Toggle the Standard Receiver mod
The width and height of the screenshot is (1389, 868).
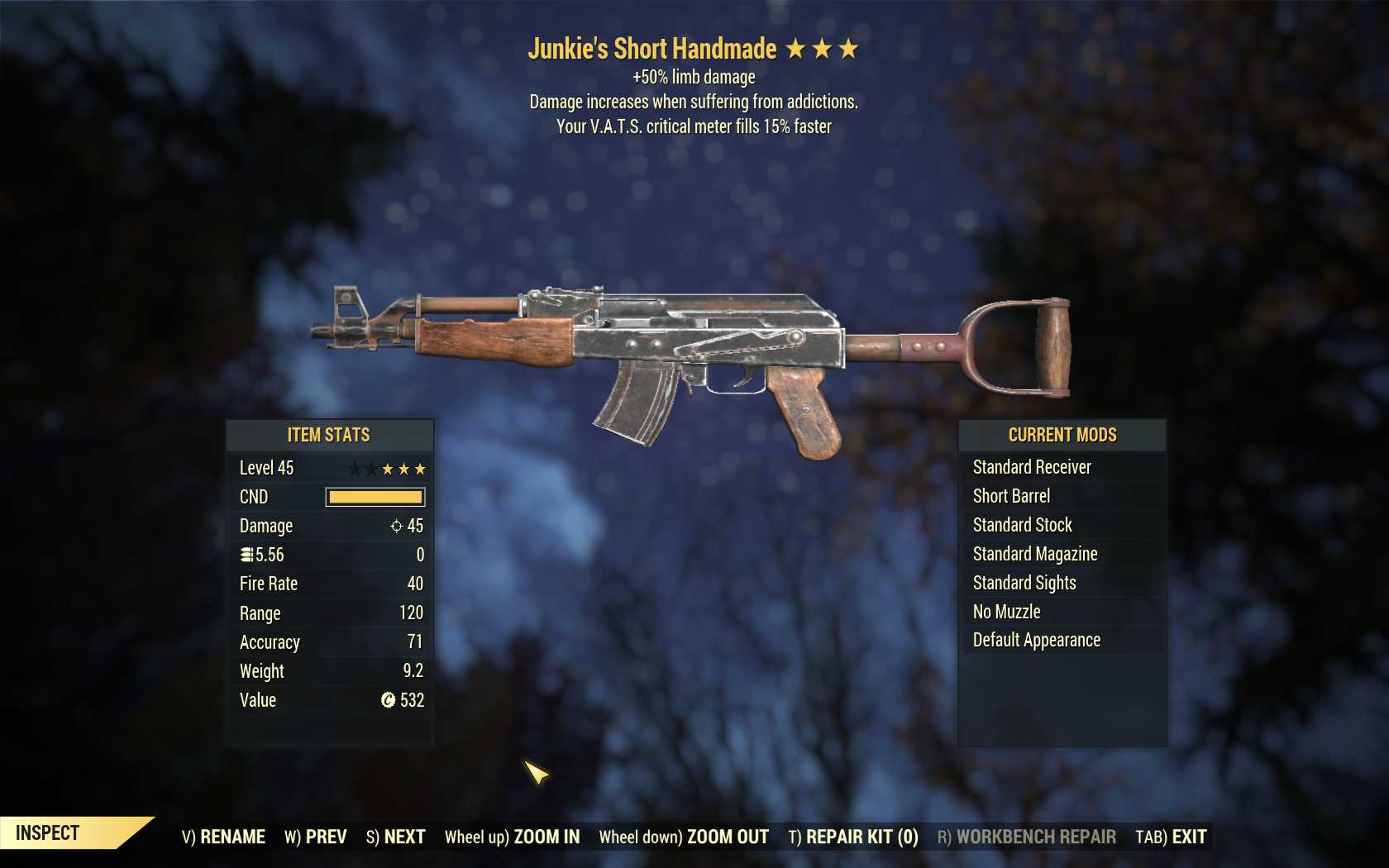[1033, 467]
